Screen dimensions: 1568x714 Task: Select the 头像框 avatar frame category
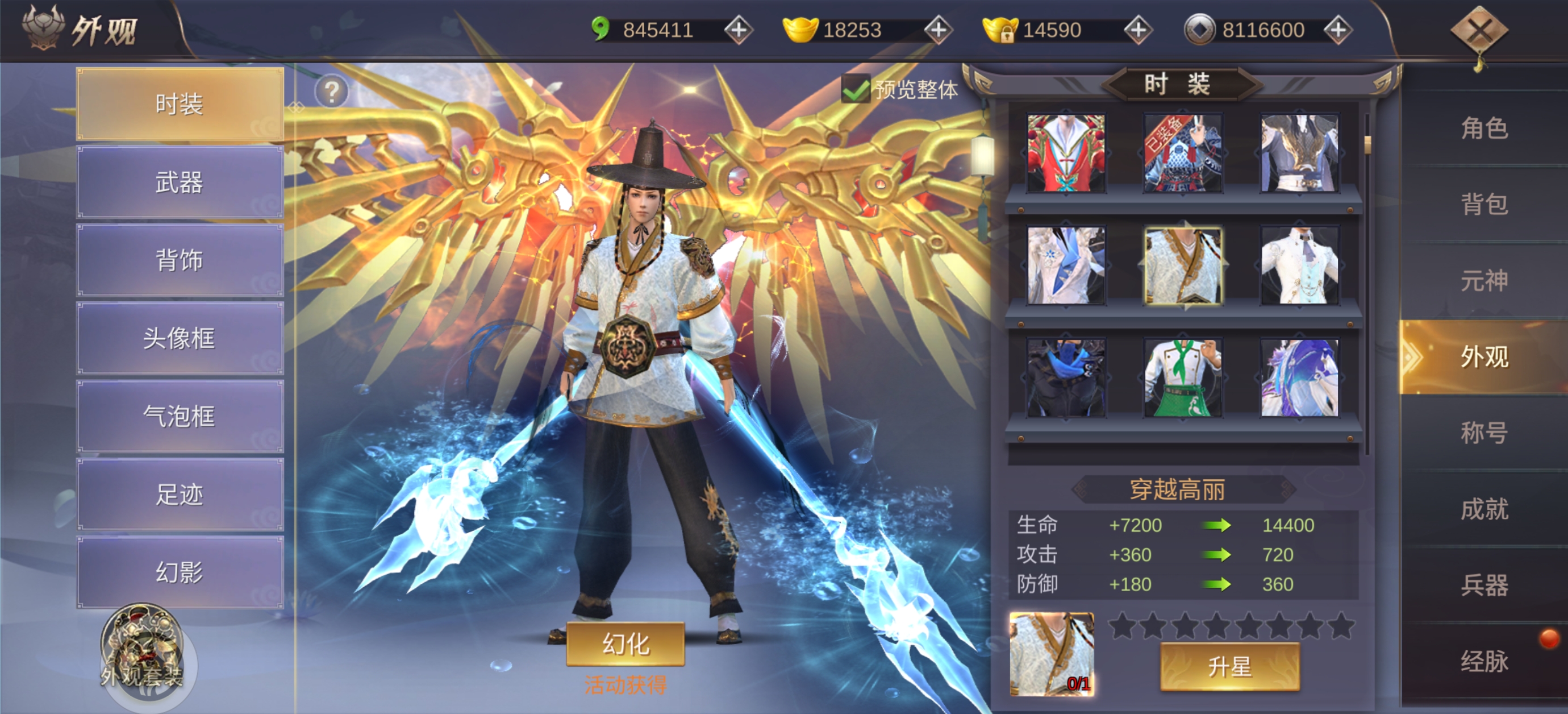click(180, 338)
